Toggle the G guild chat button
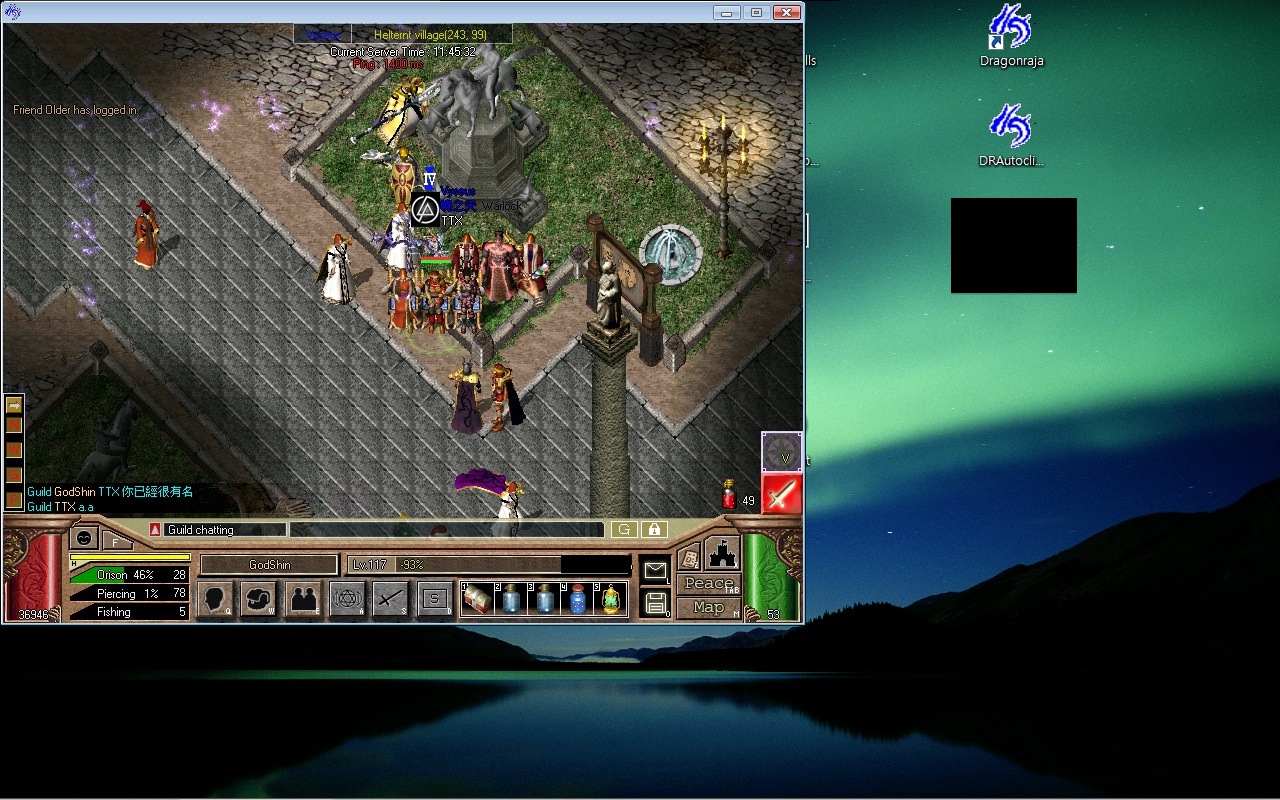This screenshot has width=1280, height=800. coord(624,529)
